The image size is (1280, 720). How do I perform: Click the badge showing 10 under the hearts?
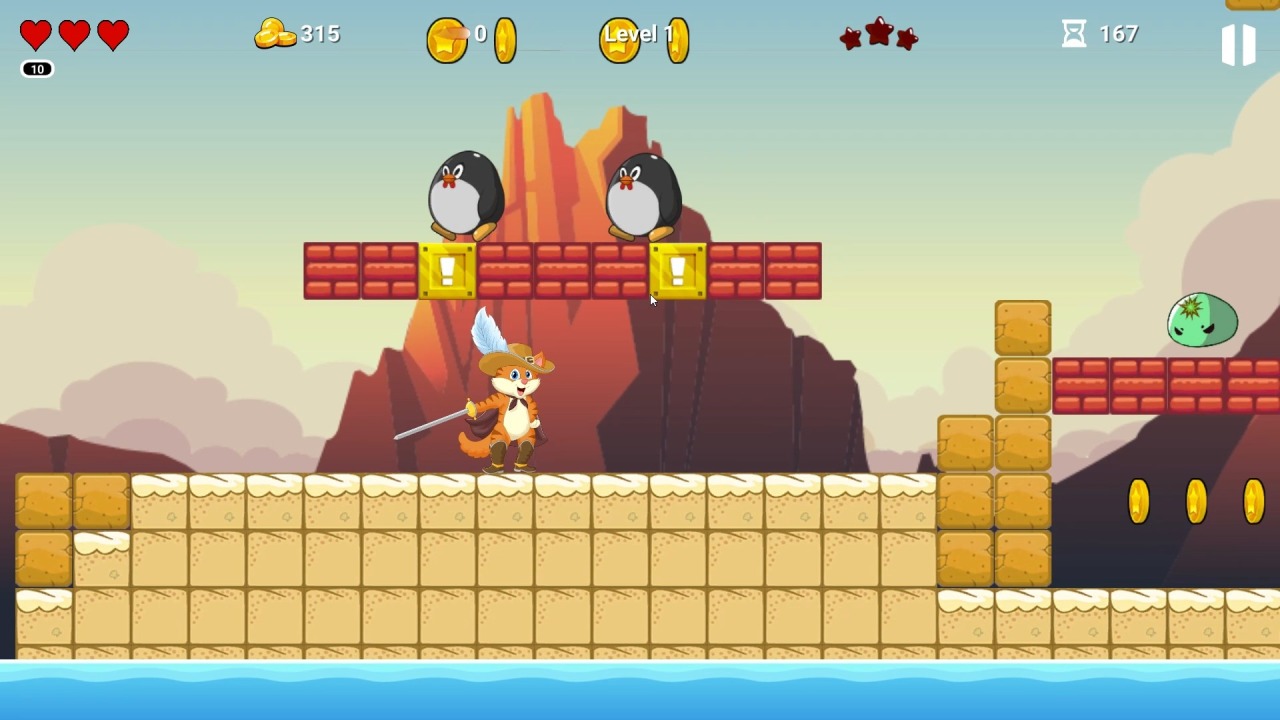(x=36, y=69)
